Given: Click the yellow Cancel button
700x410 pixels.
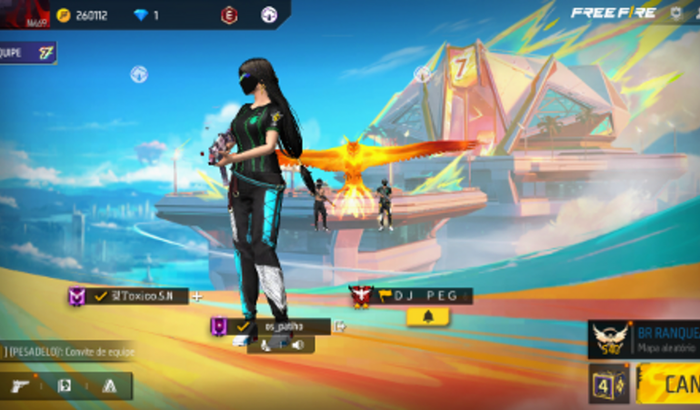Looking at the screenshot, I should click(670, 384).
